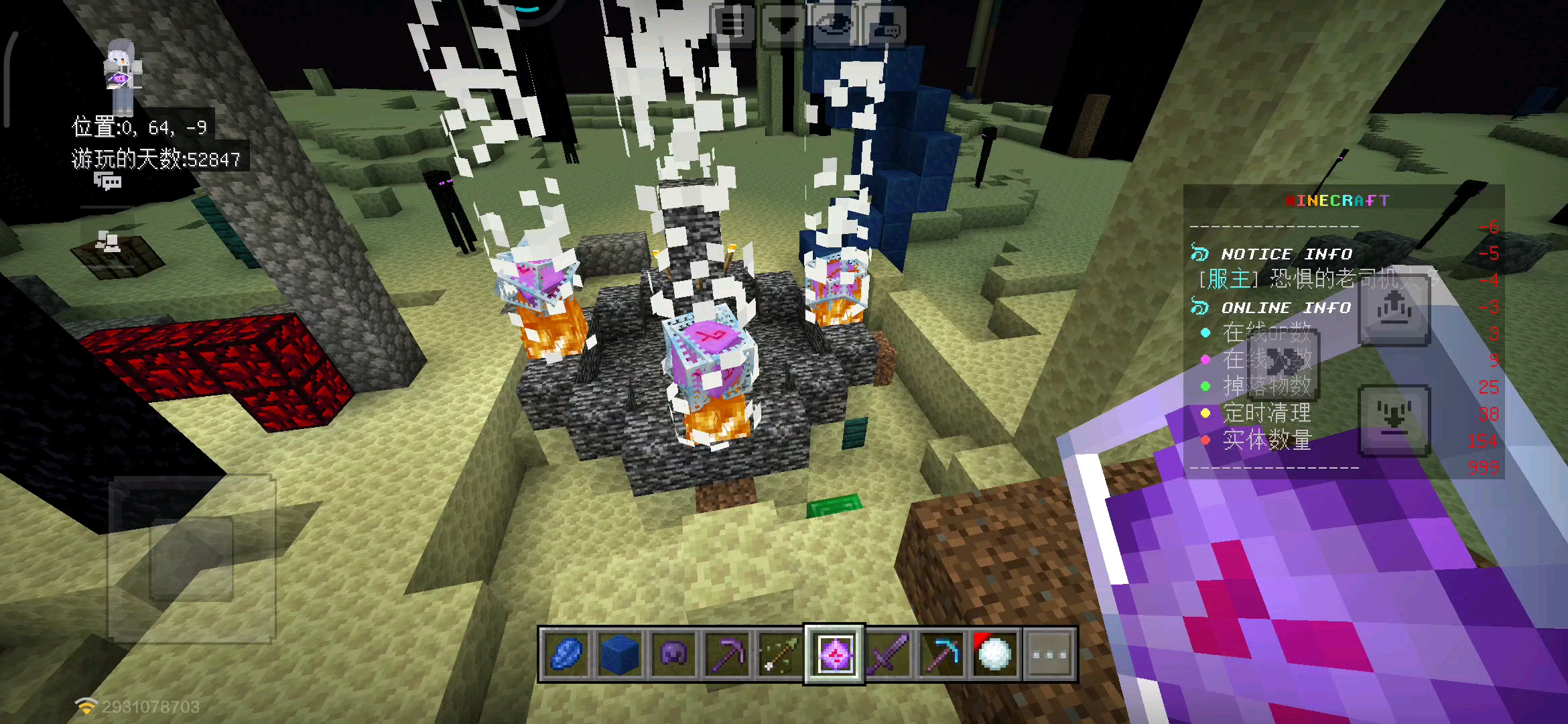
Task: Toggle the eye view button
Action: (834, 25)
